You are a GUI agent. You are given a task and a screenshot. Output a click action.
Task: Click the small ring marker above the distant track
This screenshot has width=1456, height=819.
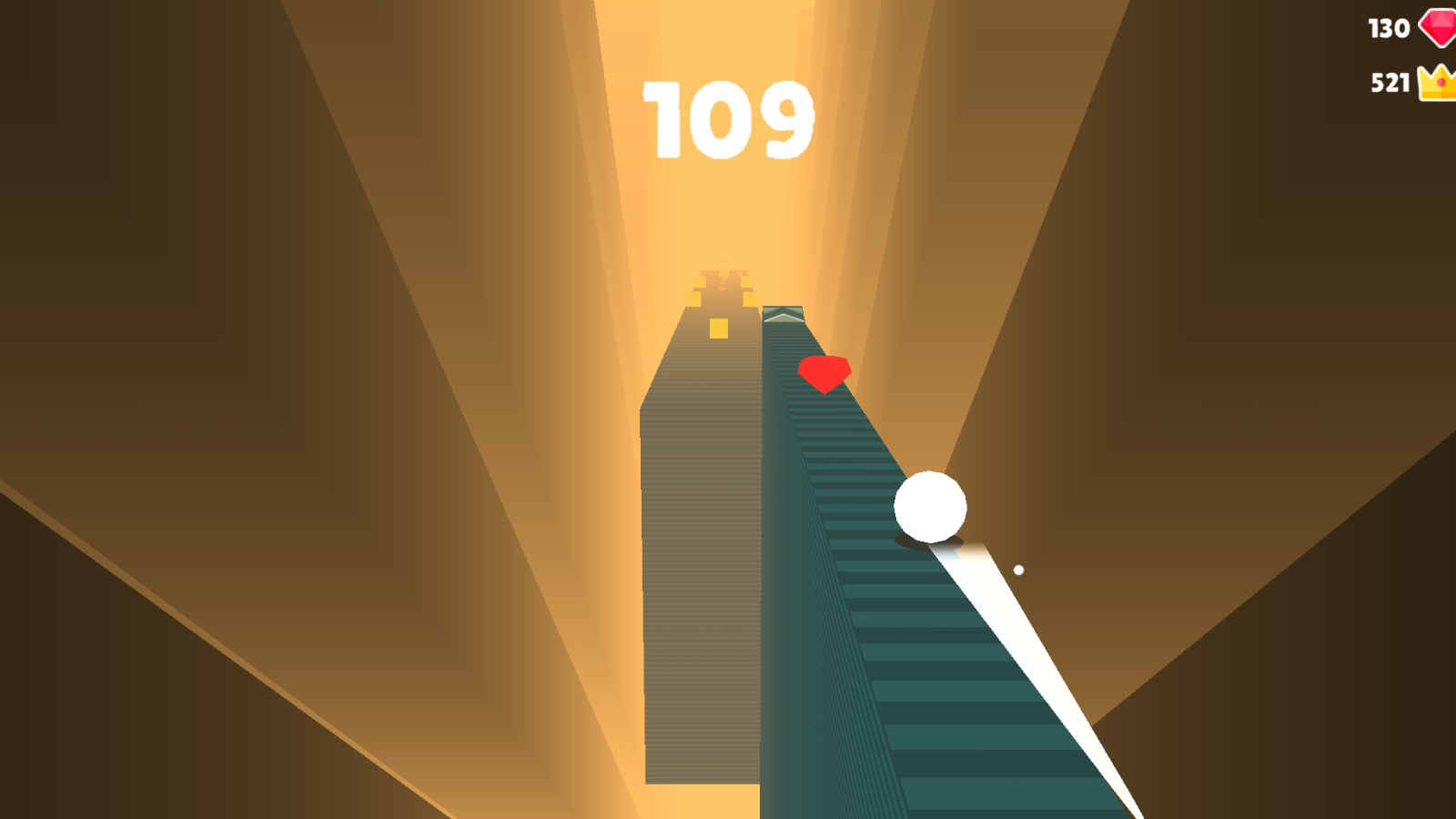pos(723,259)
